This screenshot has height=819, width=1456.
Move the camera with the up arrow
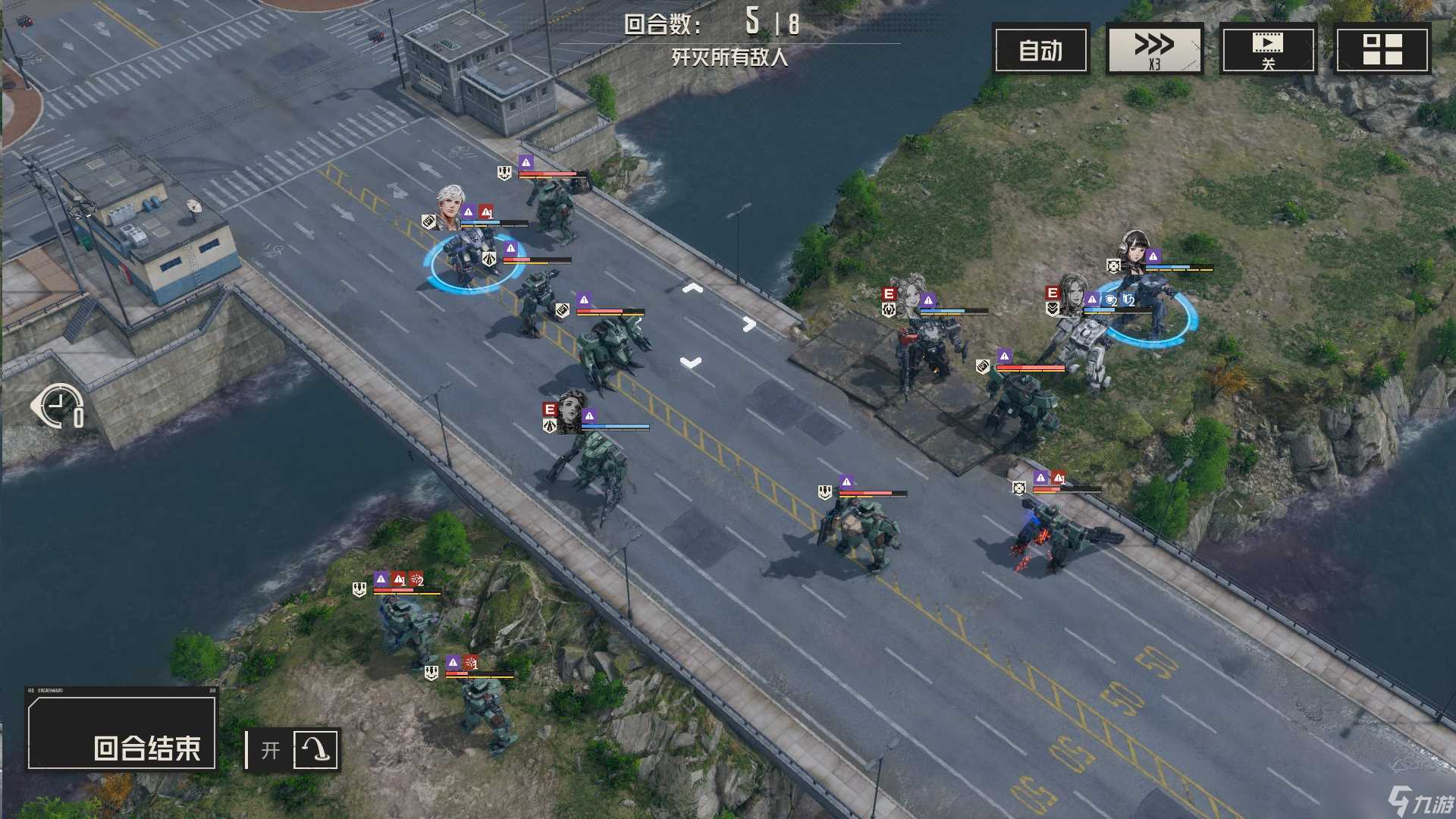coord(692,289)
